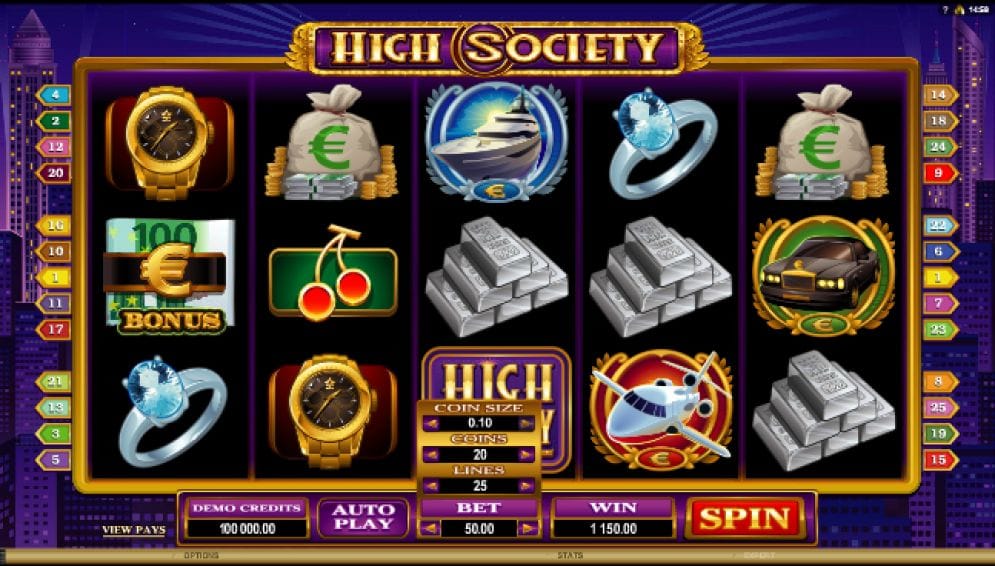Choose payline marker number 17
This screenshot has height=566, width=995.
(x=54, y=328)
